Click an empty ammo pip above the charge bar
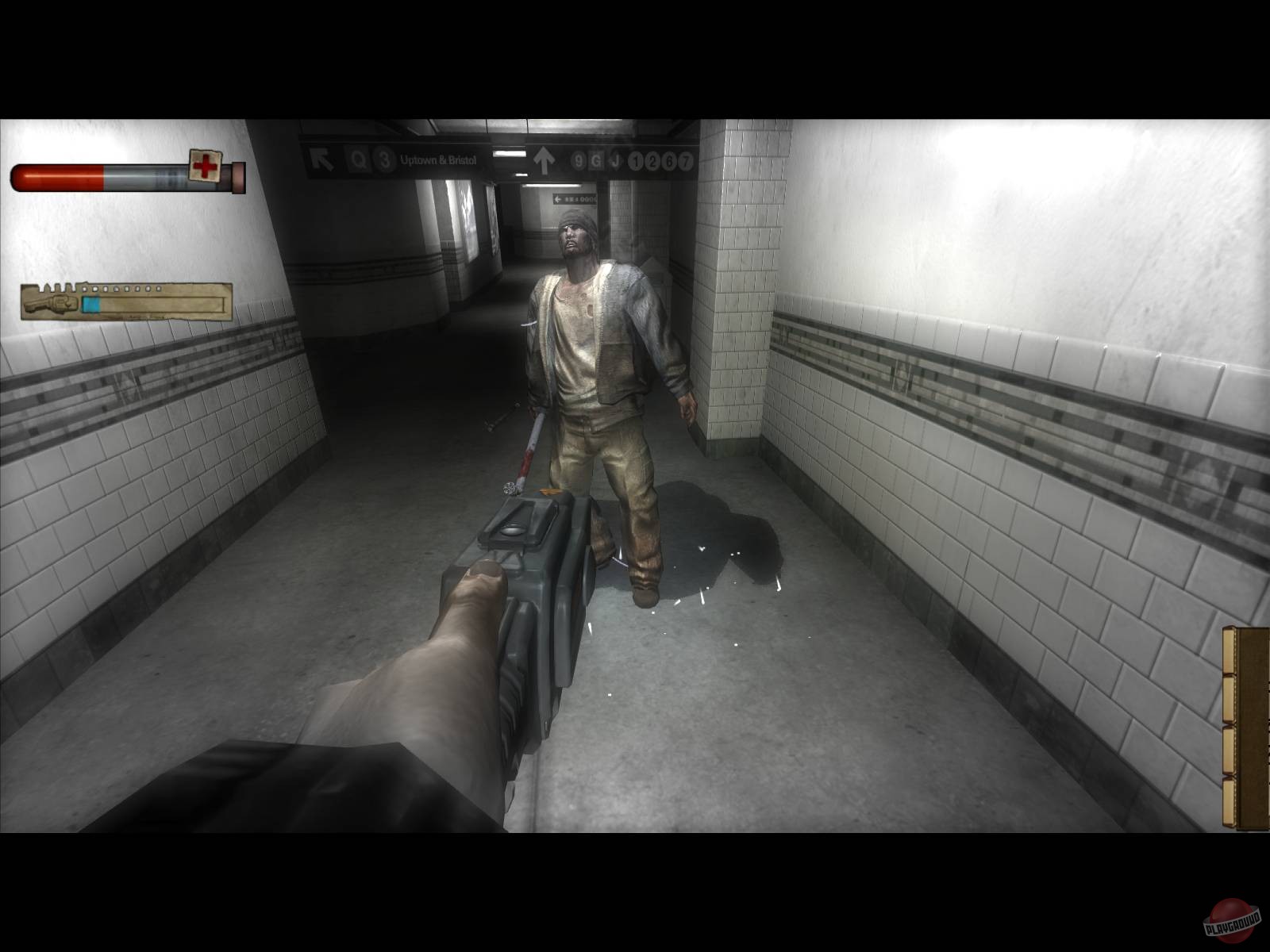1270x952 pixels. tap(117, 289)
